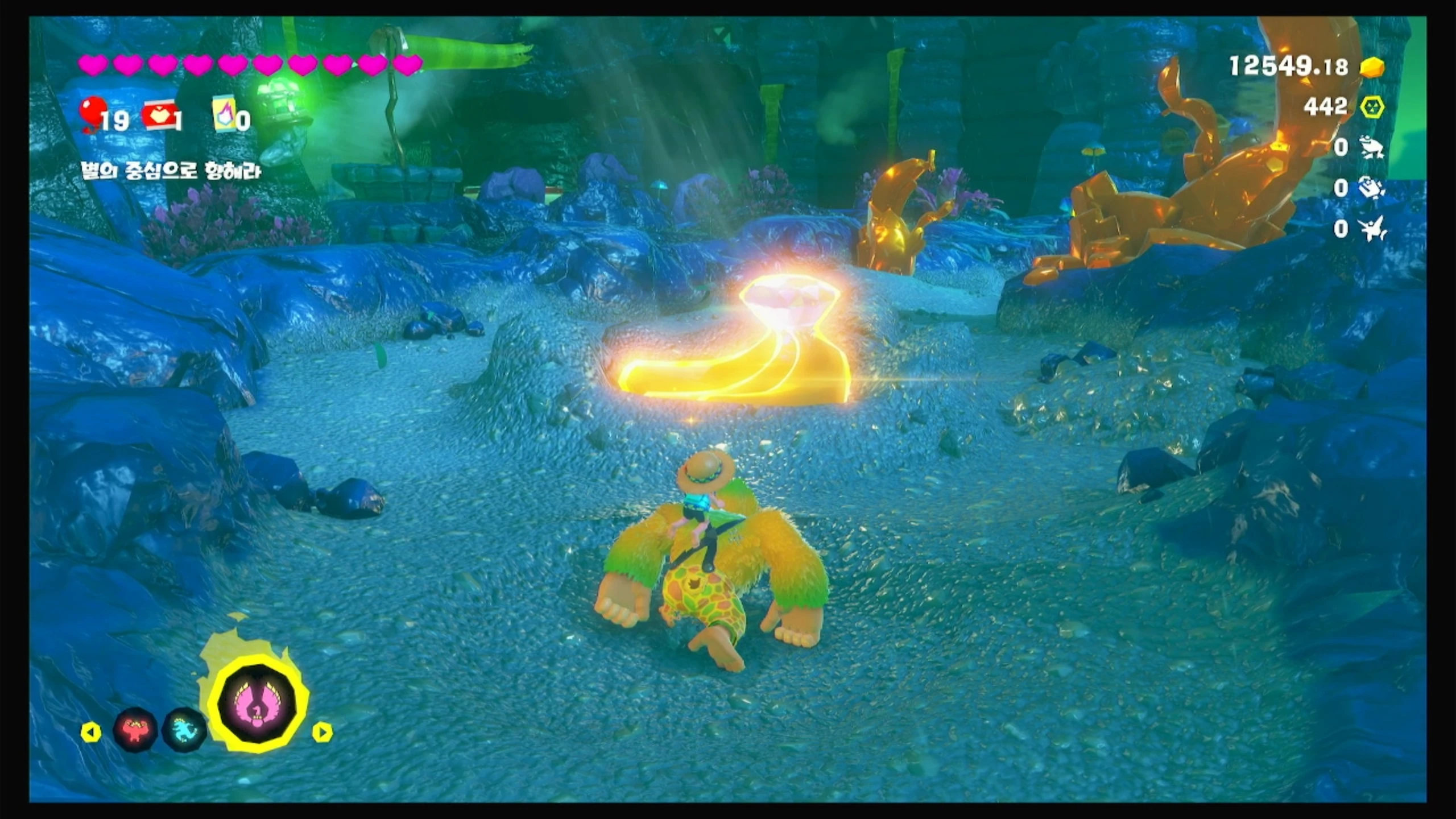Screen dimensions: 1456x819
Task: Use the yellow flame juice can item
Action: pos(224,117)
